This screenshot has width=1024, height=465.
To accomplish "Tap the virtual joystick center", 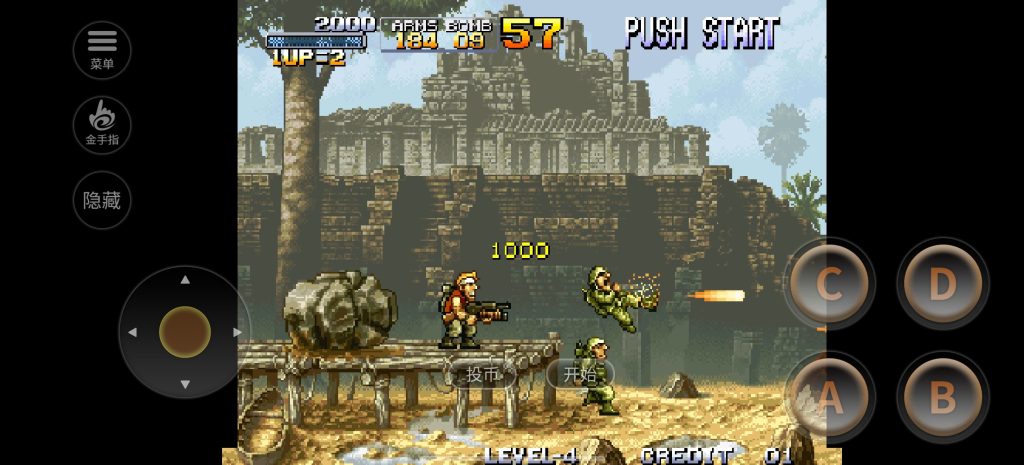I will [185, 332].
